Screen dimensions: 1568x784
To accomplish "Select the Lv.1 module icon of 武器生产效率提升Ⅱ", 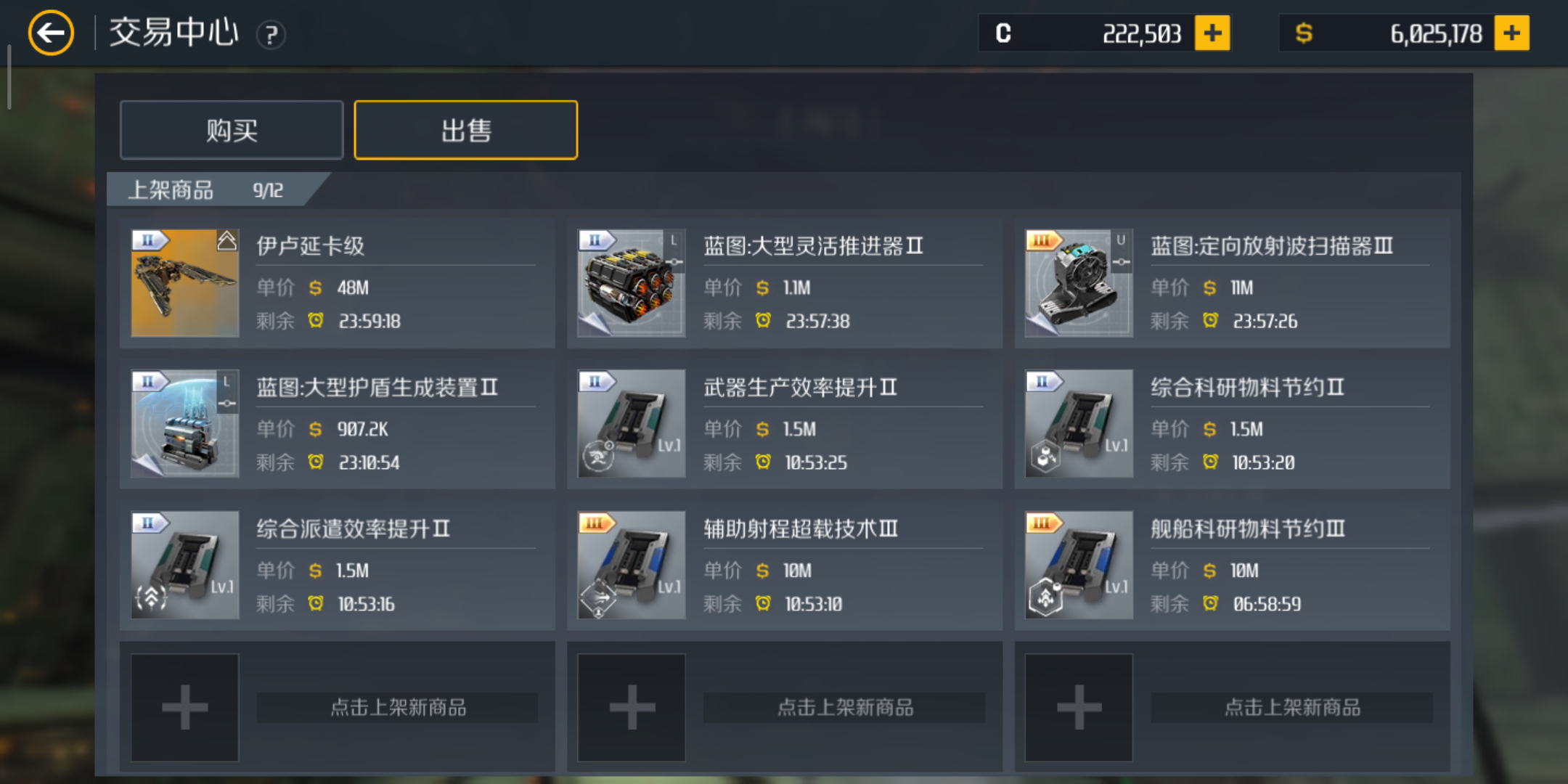I will pos(631,423).
